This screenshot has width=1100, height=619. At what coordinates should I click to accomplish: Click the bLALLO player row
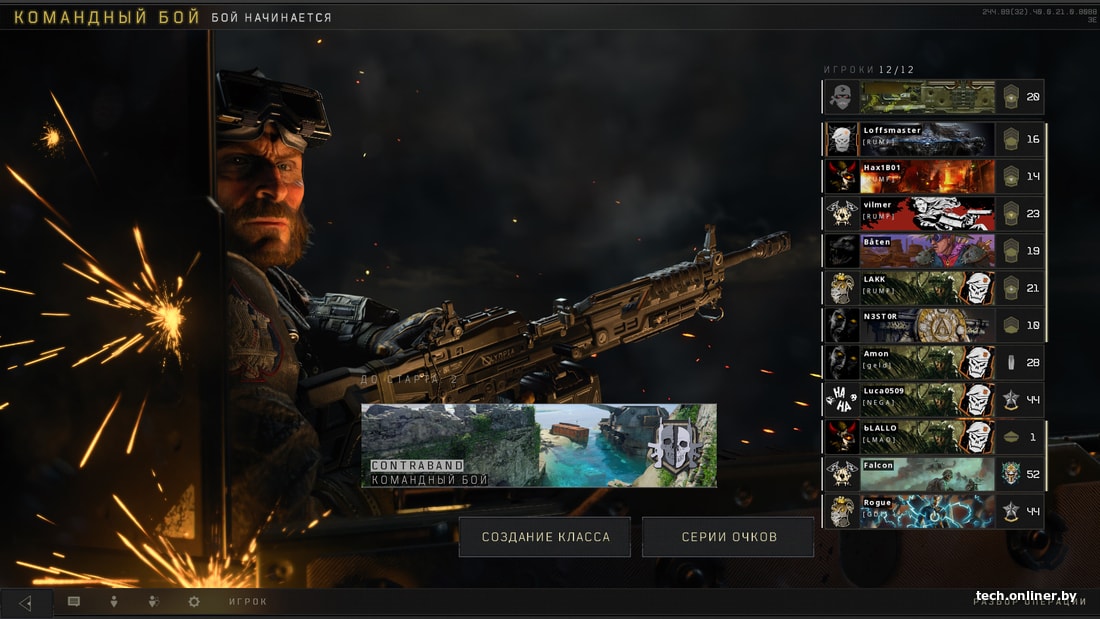coord(928,436)
